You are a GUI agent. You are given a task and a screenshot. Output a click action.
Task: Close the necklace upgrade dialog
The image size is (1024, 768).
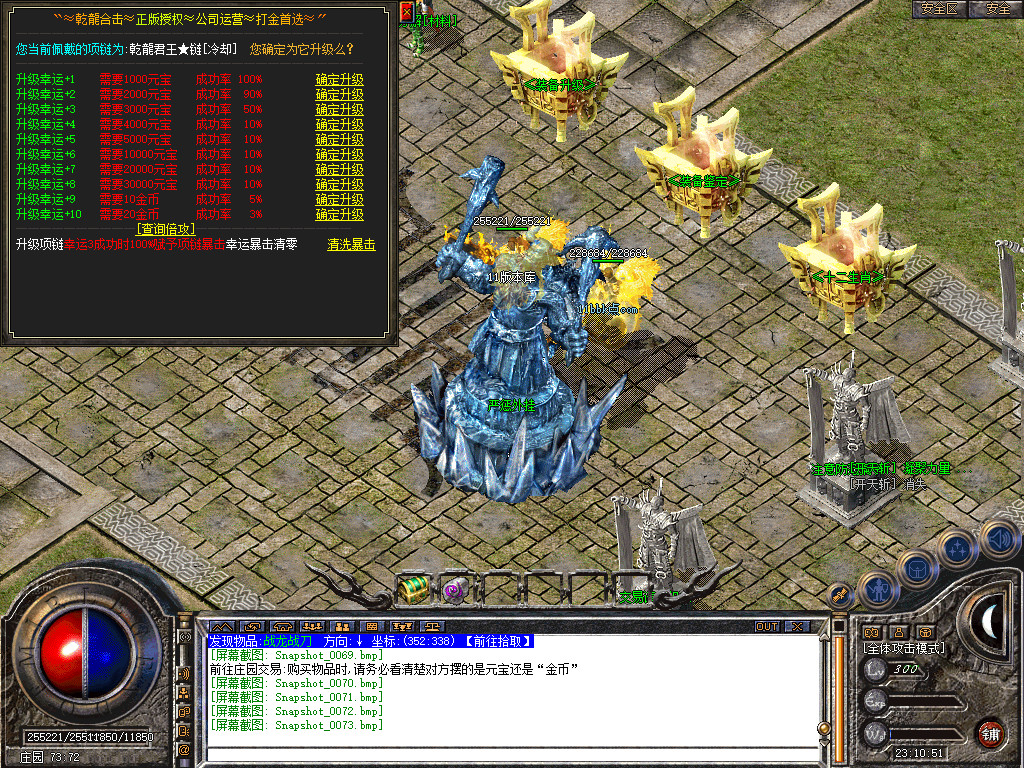coord(406,12)
